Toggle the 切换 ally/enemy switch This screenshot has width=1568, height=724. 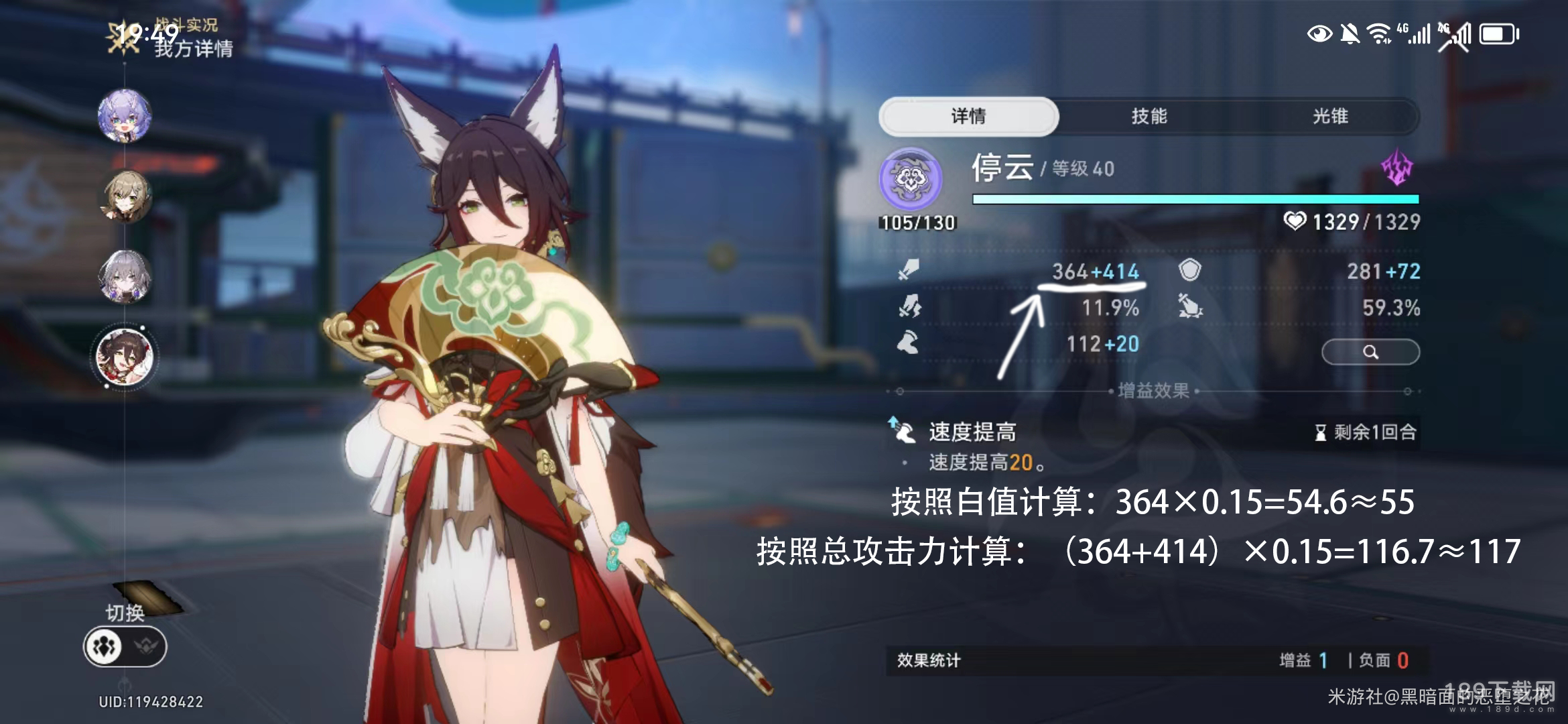[125, 646]
